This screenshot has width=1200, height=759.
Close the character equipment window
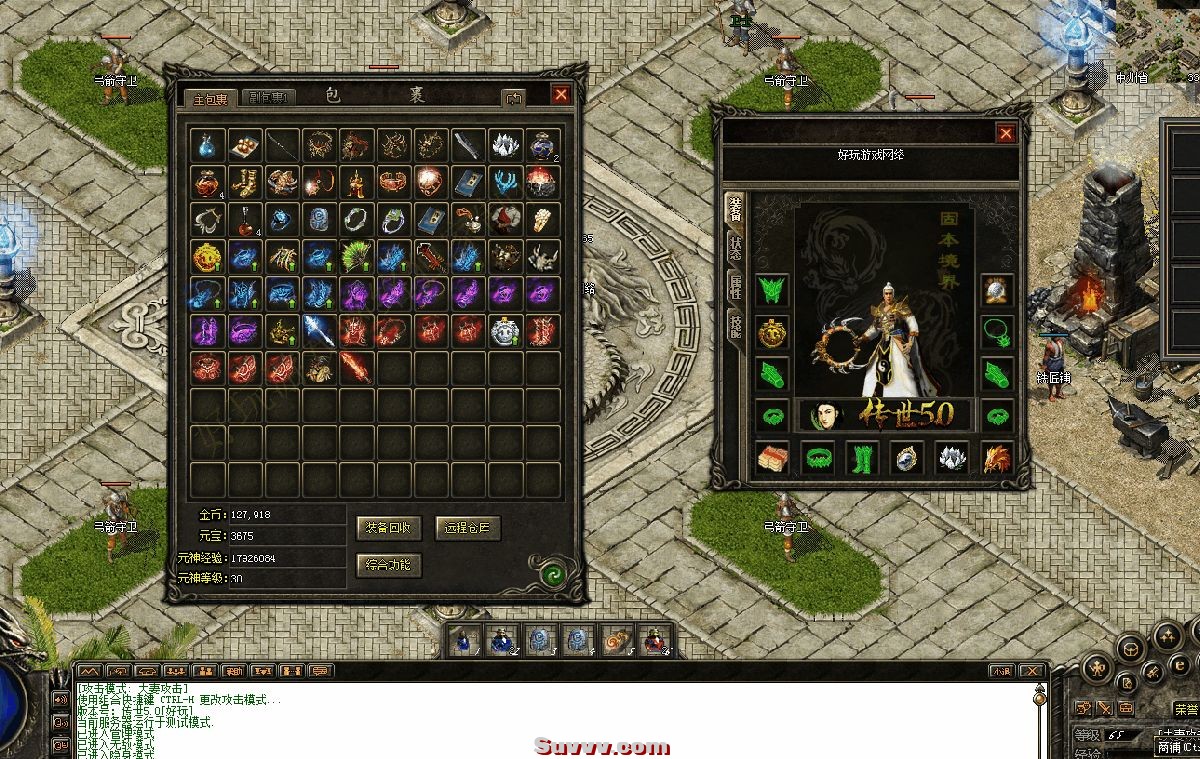coord(1005,133)
